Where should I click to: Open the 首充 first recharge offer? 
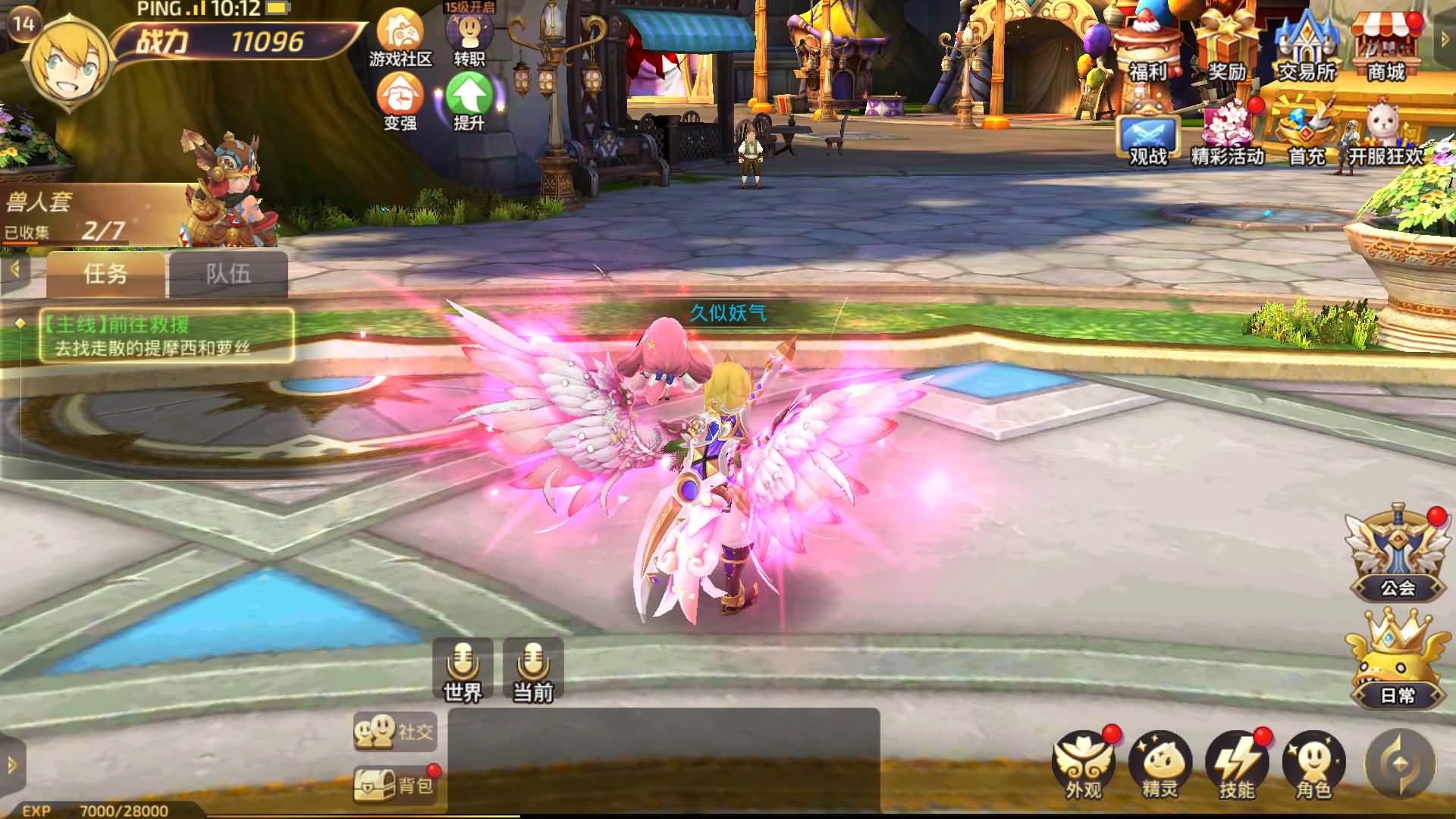coord(1307,136)
